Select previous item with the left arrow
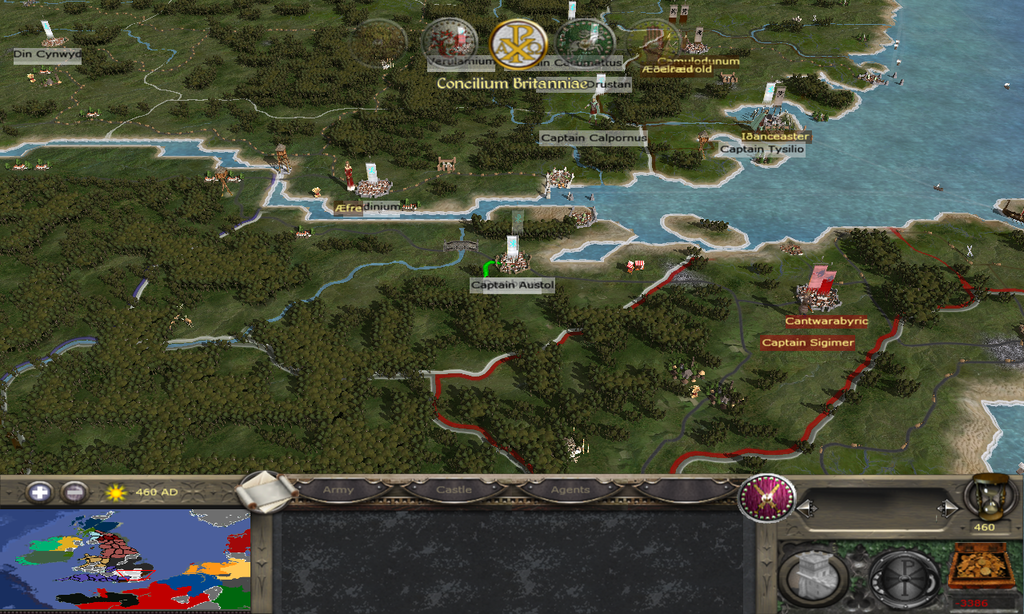 pos(803,510)
